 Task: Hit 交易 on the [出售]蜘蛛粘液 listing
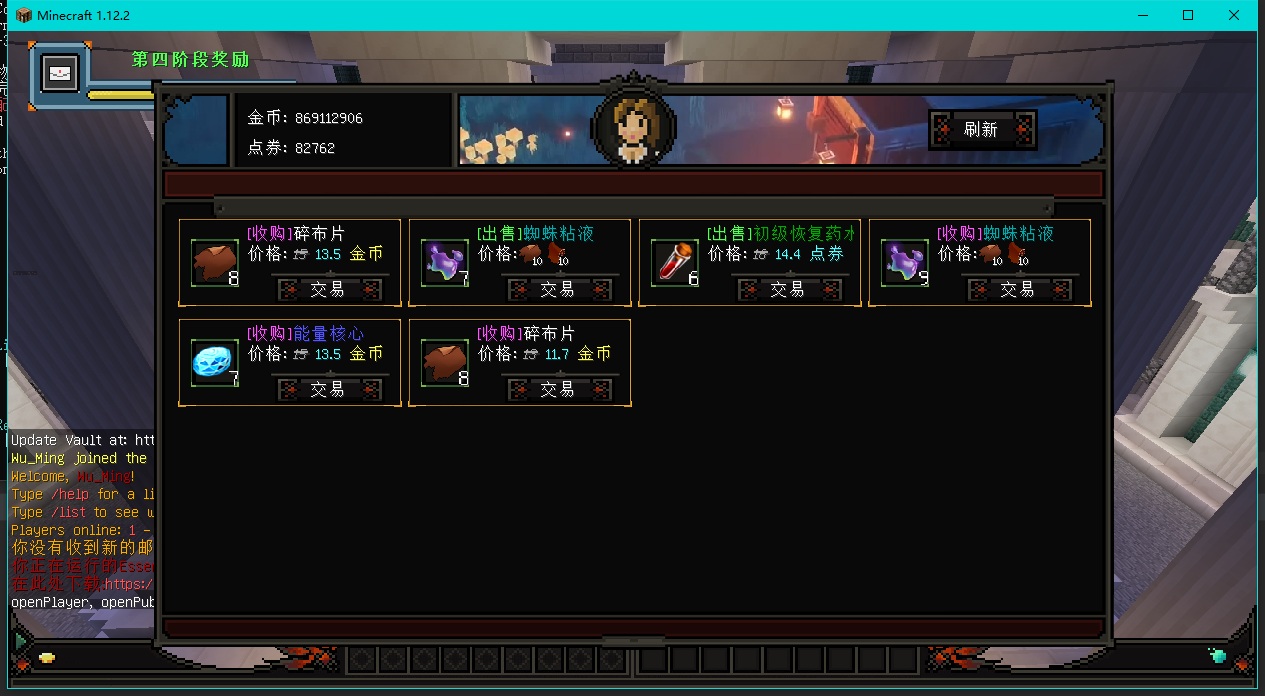[558, 290]
